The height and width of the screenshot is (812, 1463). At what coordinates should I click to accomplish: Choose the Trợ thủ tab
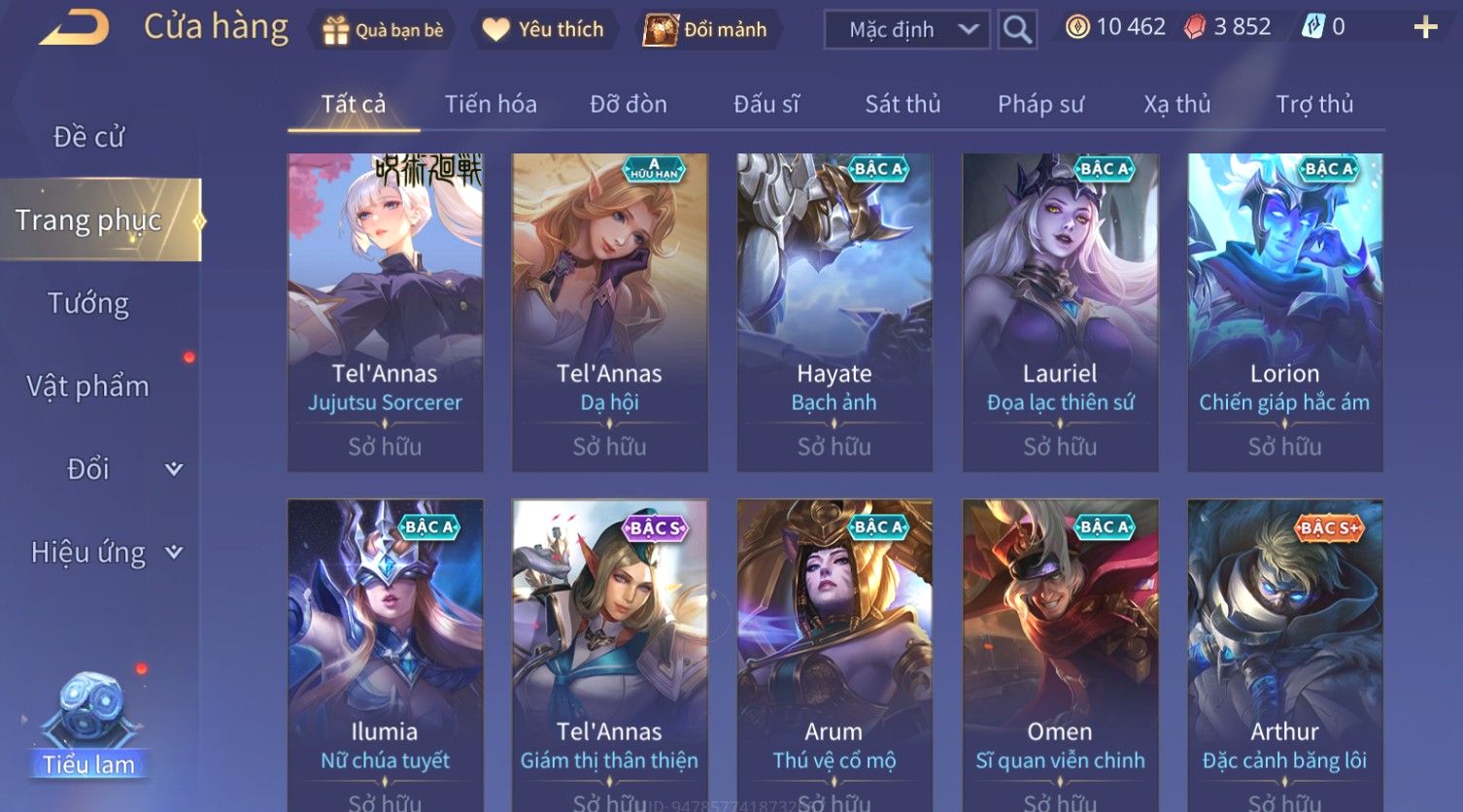point(1314,104)
